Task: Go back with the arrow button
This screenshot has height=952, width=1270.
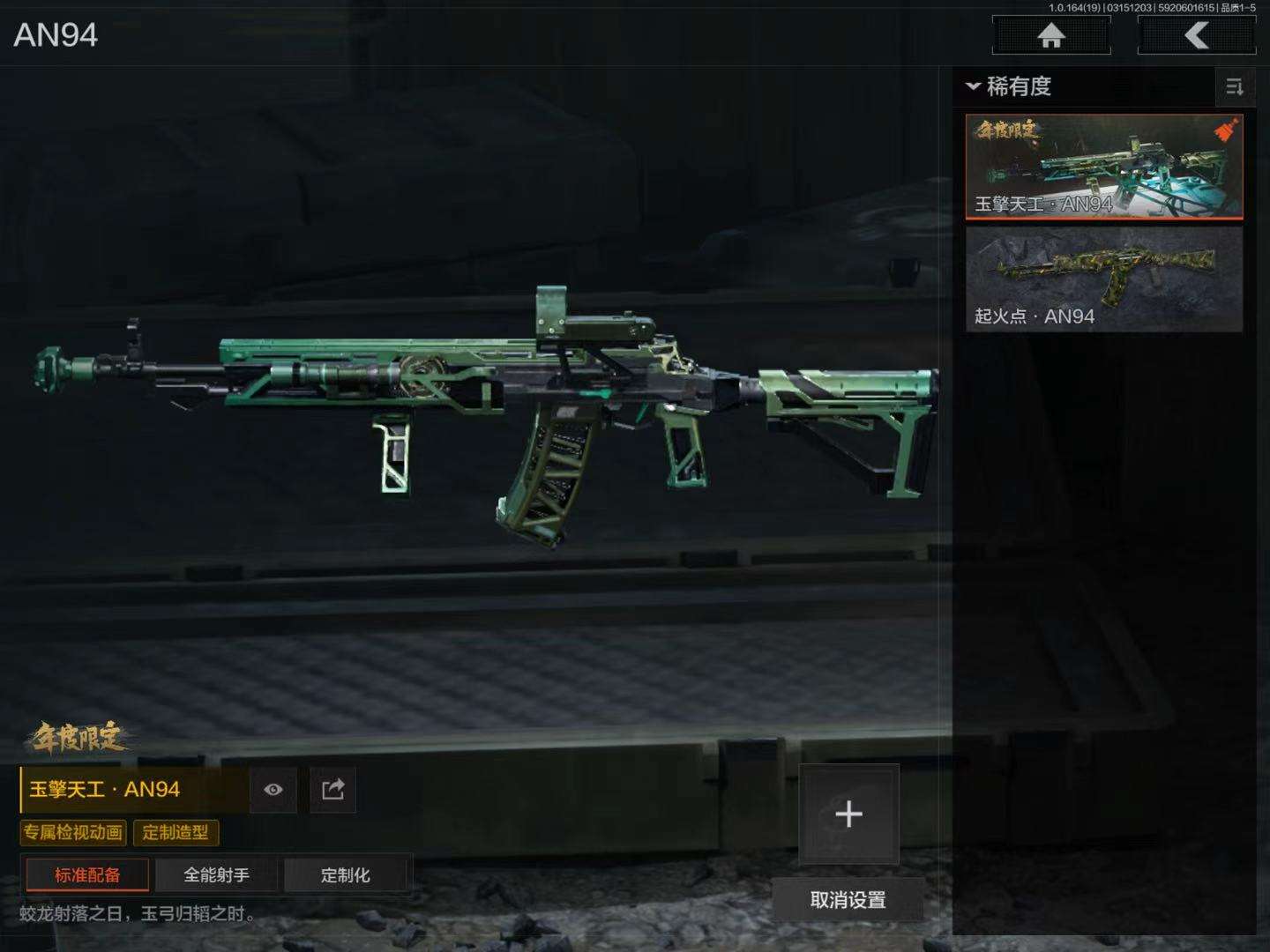Action: (1196, 36)
